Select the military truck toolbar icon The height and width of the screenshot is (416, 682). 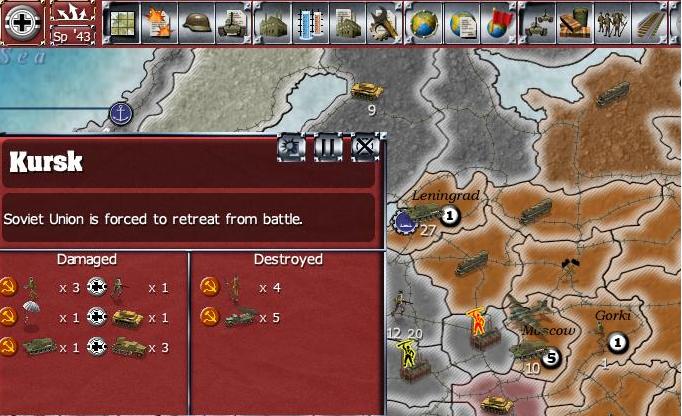click(539, 20)
